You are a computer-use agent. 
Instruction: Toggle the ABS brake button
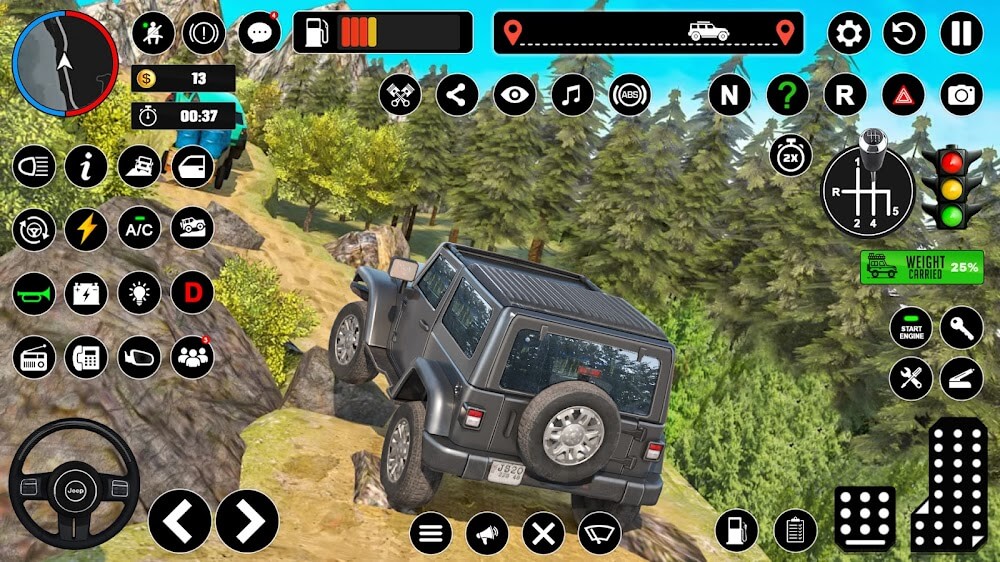pos(630,95)
